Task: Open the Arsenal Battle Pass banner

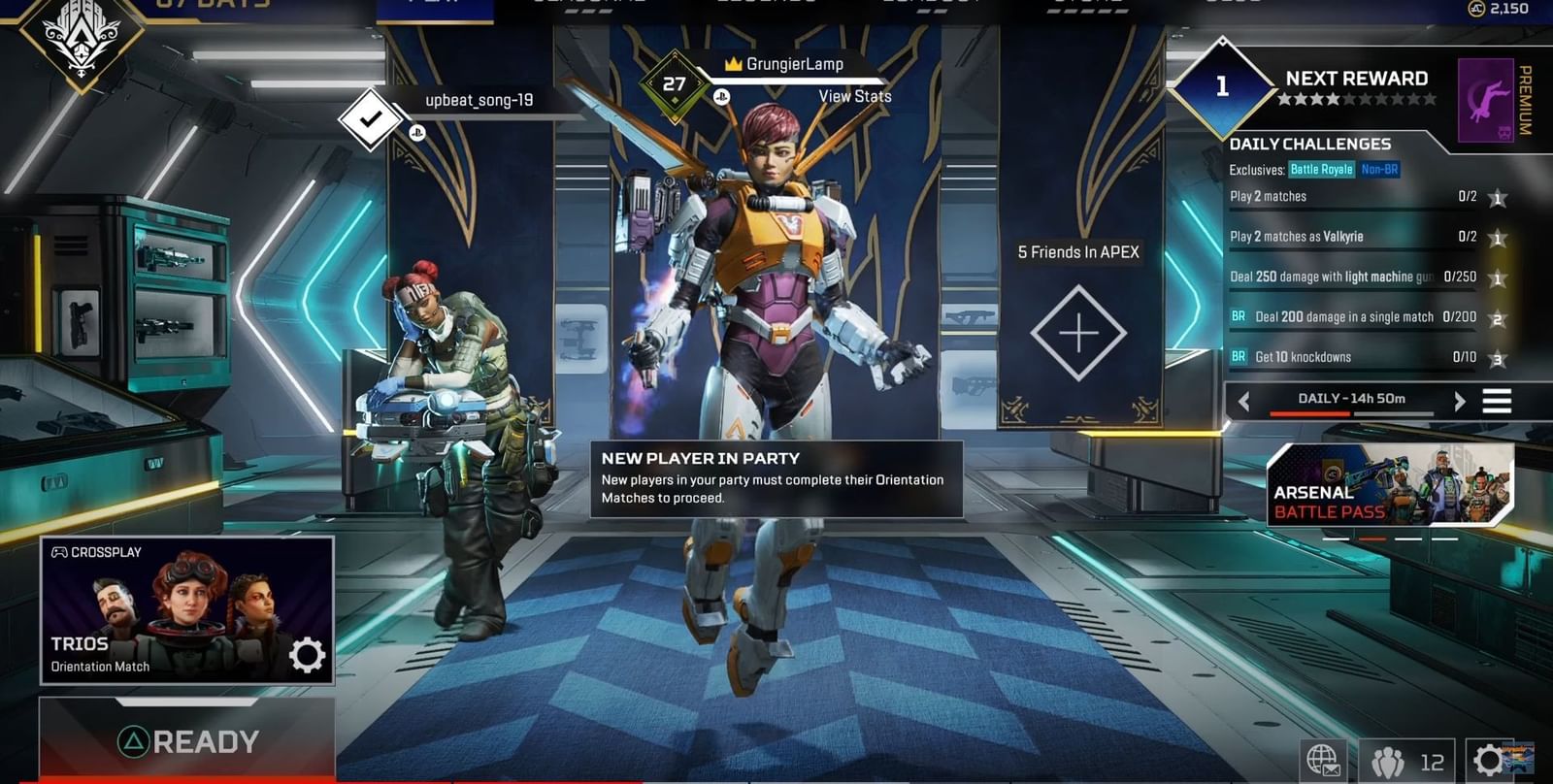Action: point(1390,486)
